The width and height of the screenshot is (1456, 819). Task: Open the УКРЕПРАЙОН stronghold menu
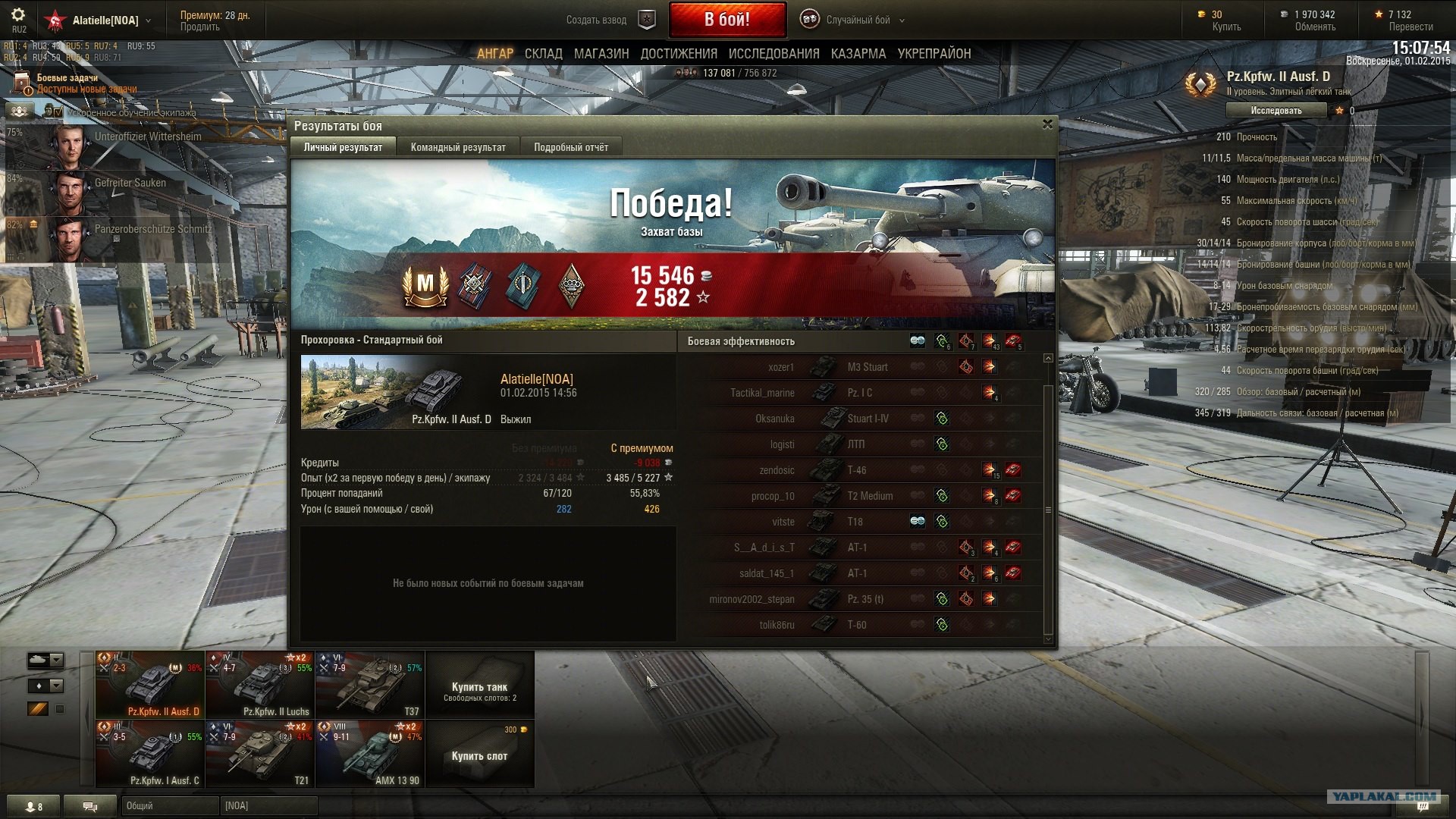point(934,54)
